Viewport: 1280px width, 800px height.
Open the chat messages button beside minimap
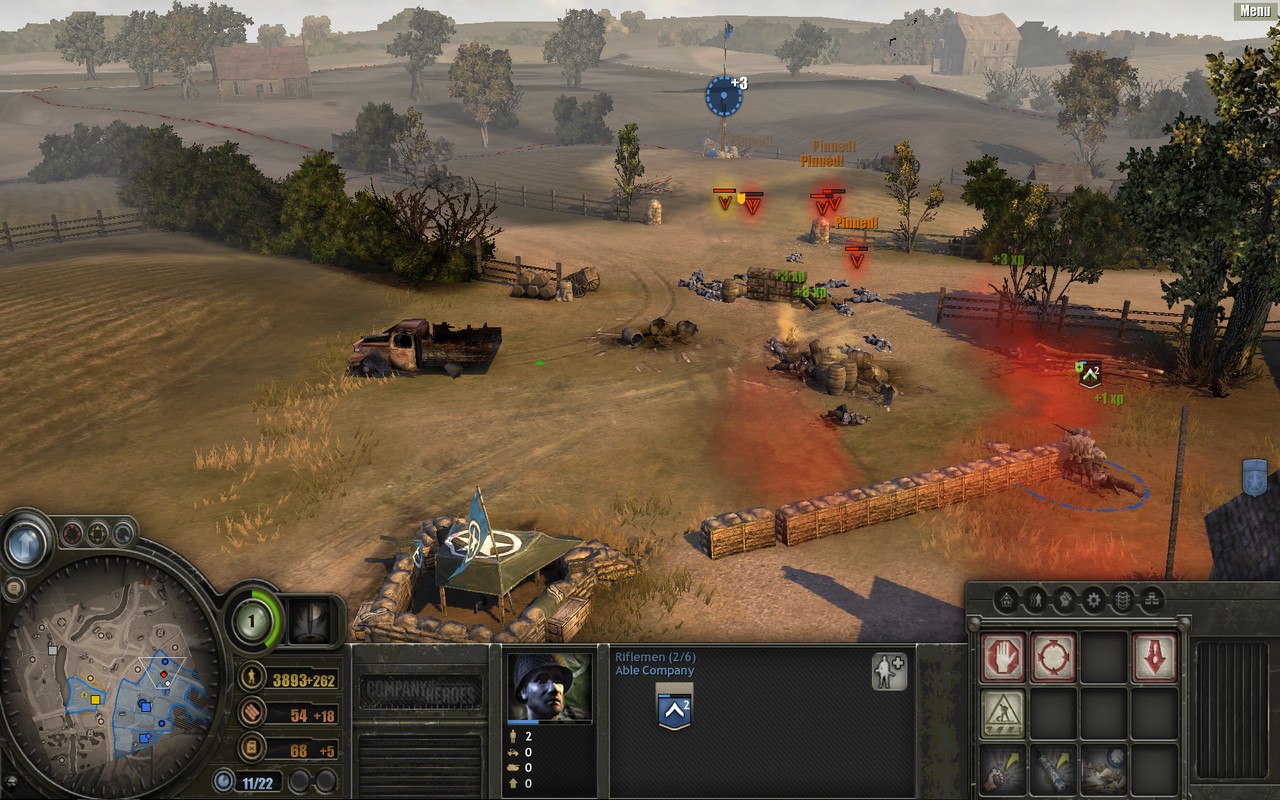tap(13, 588)
